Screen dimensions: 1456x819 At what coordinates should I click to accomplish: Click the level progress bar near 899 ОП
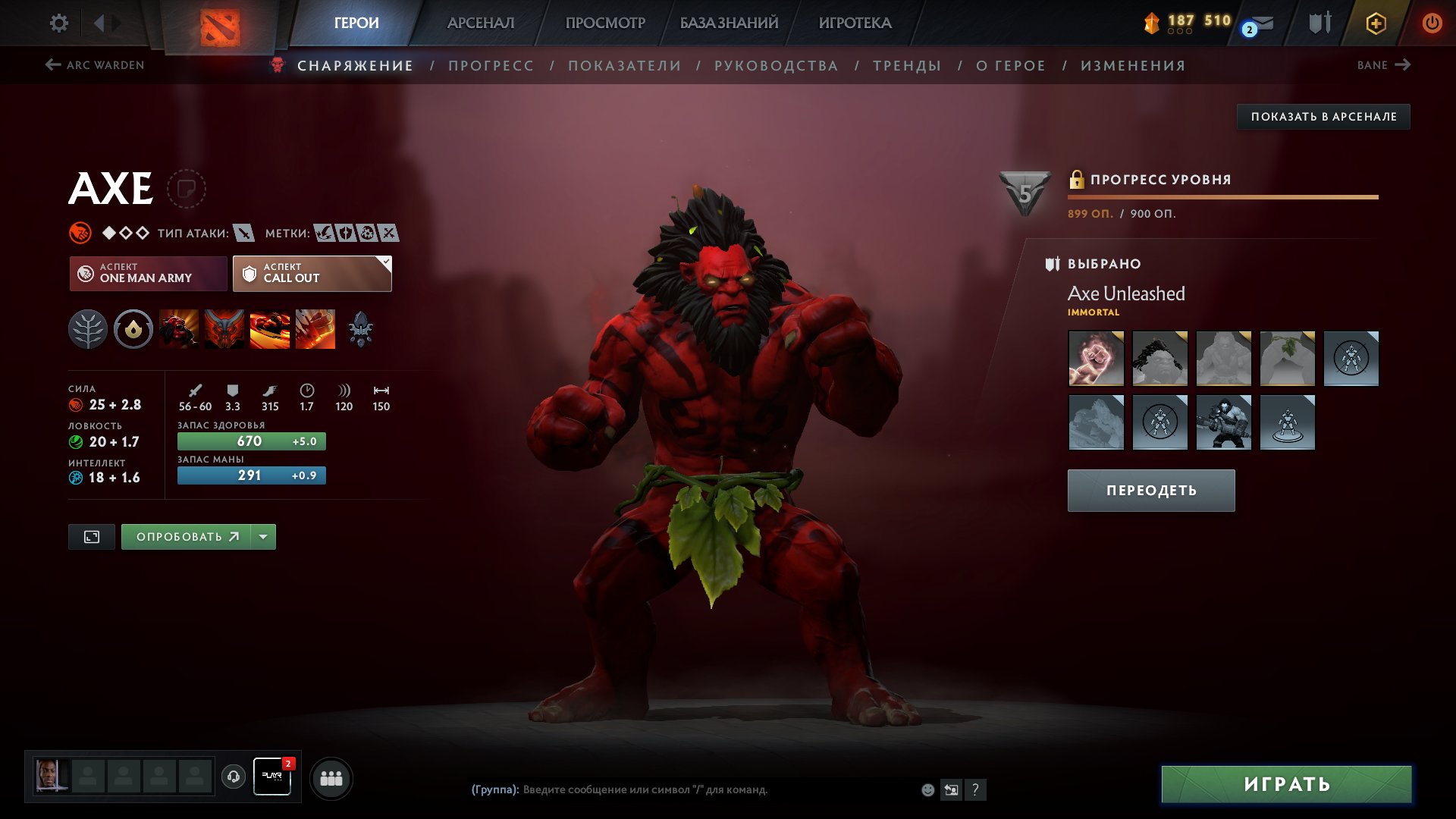click(x=1221, y=196)
